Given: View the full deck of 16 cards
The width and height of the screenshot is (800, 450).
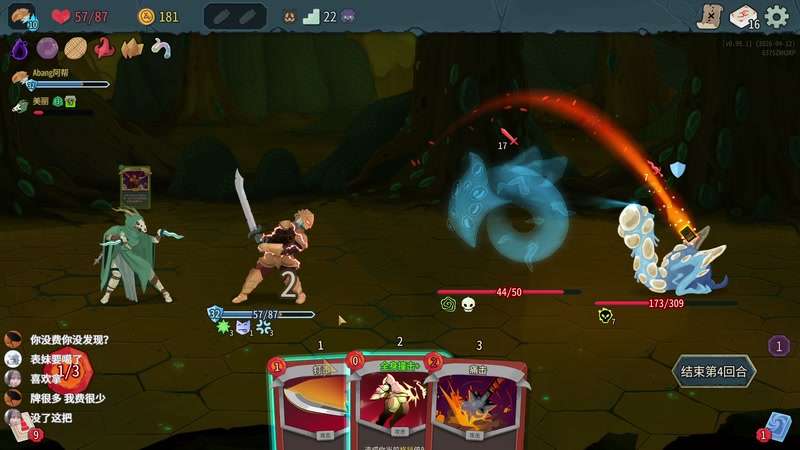Looking at the screenshot, I should (x=743, y=16).
